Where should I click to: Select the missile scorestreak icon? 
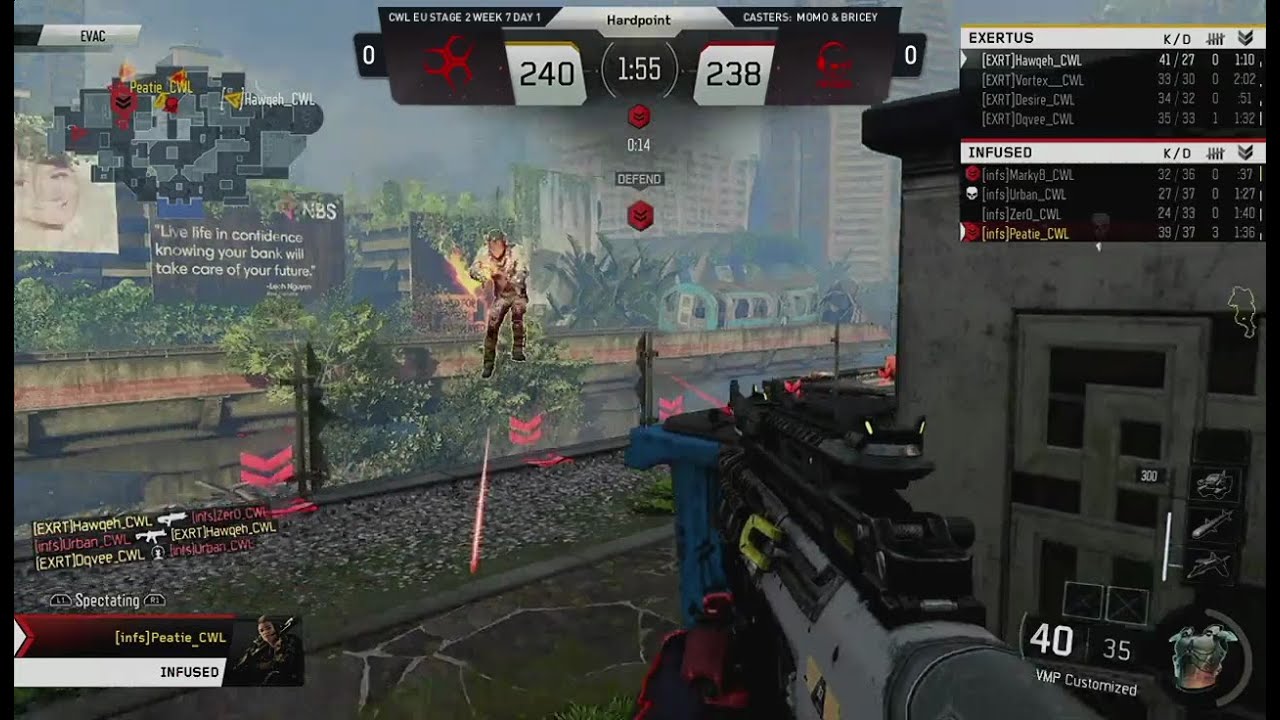click(1214, 524)
